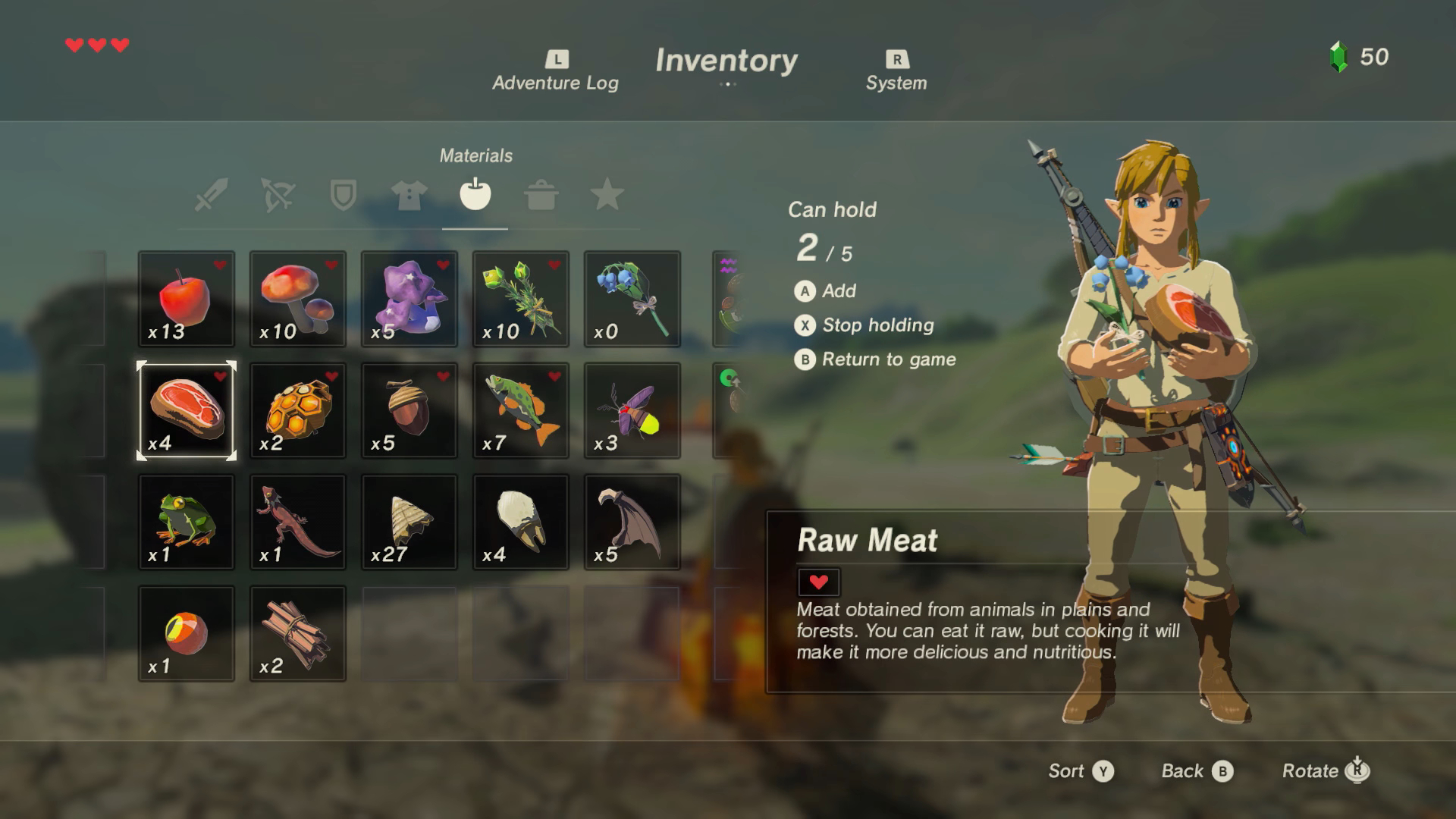
Task: Select the acorn slot
Action: [409, 410]
